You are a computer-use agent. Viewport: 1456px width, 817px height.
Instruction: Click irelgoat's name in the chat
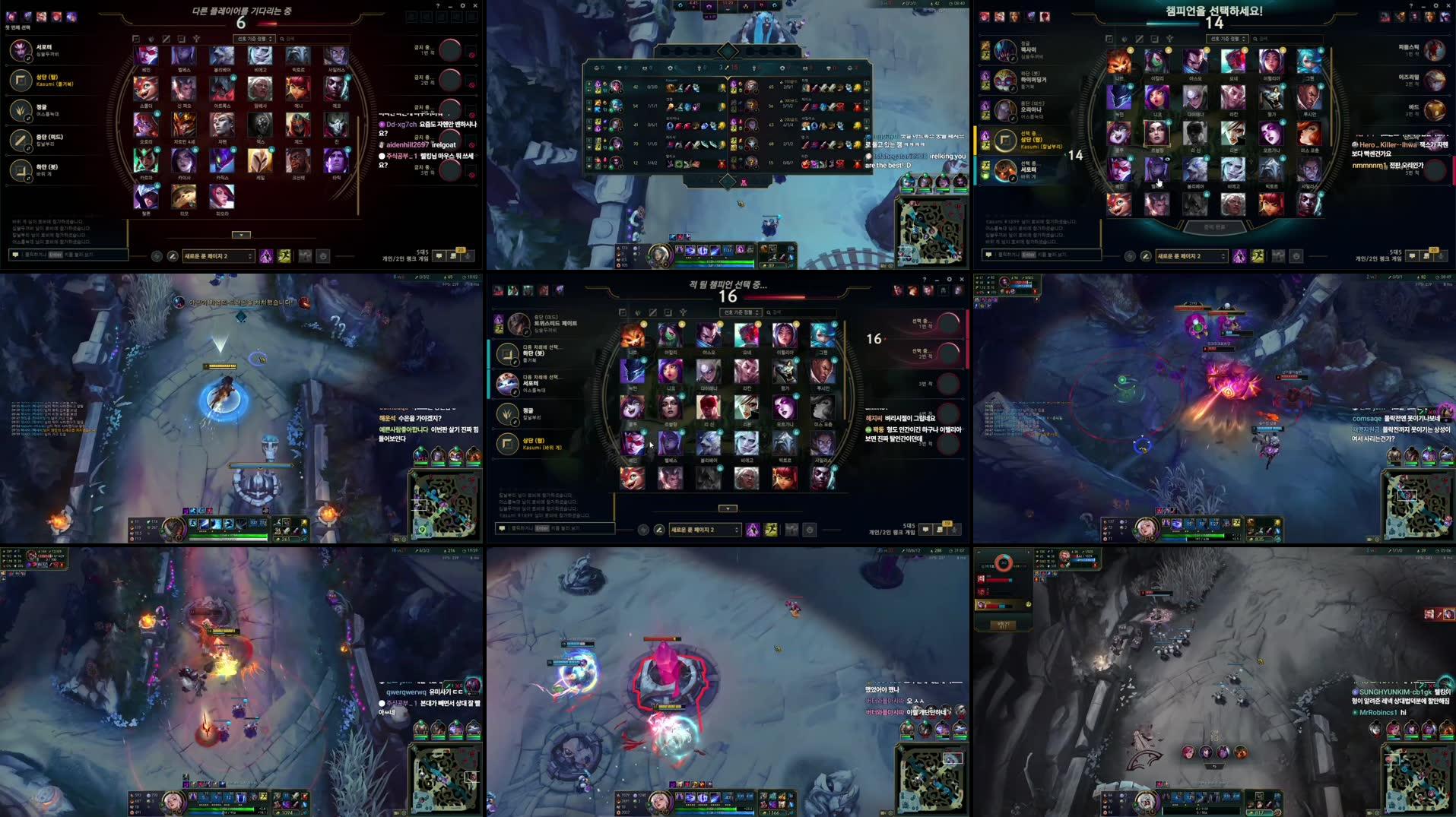point(444,145)
